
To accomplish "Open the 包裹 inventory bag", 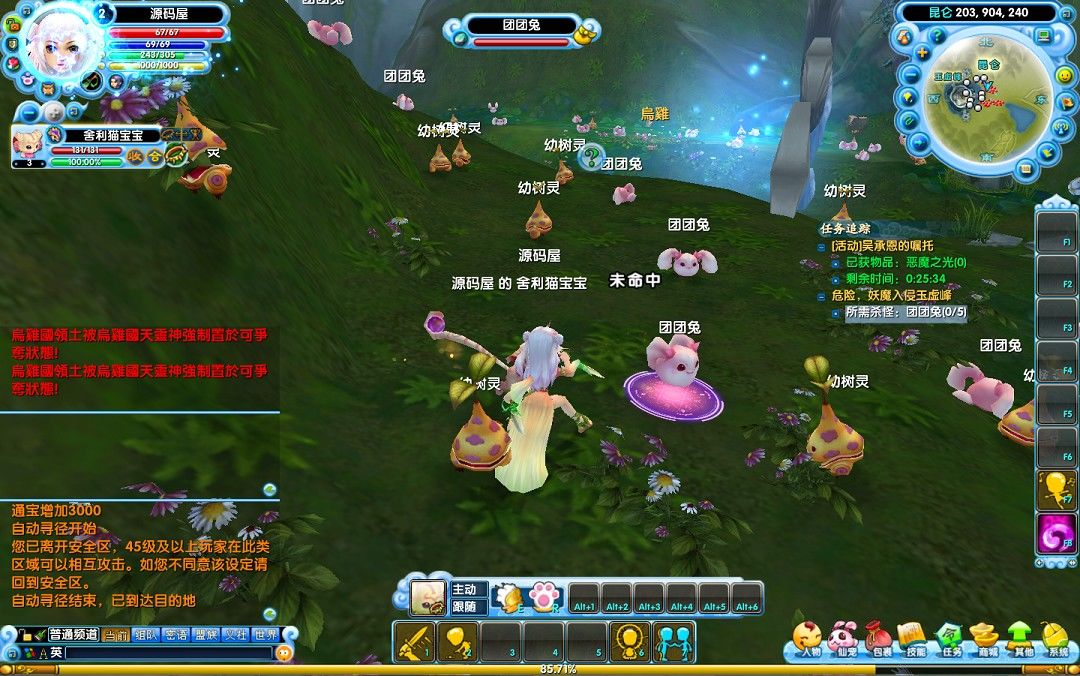I will 880,639.
